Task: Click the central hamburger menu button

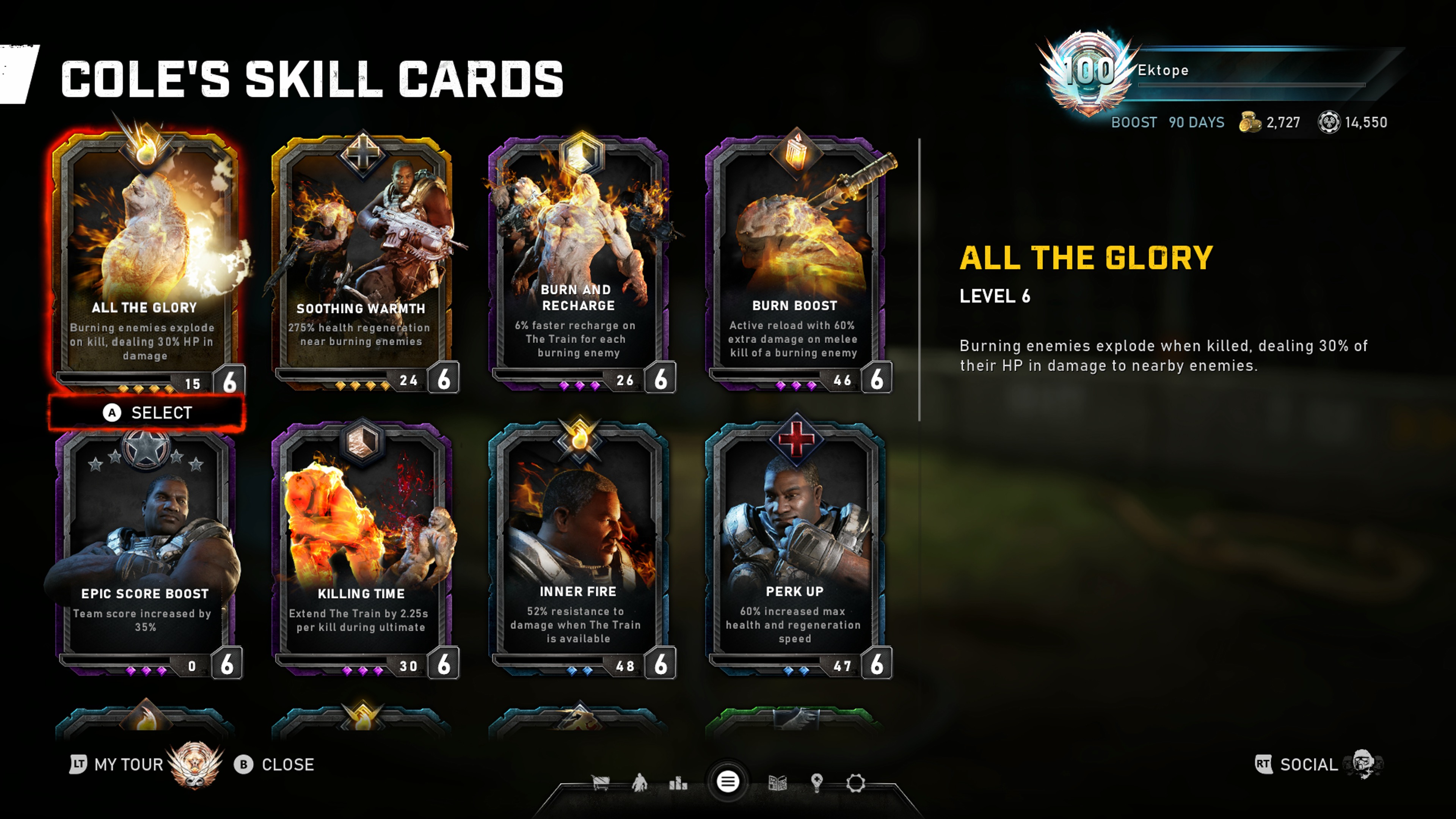Action: click(728, 782)
